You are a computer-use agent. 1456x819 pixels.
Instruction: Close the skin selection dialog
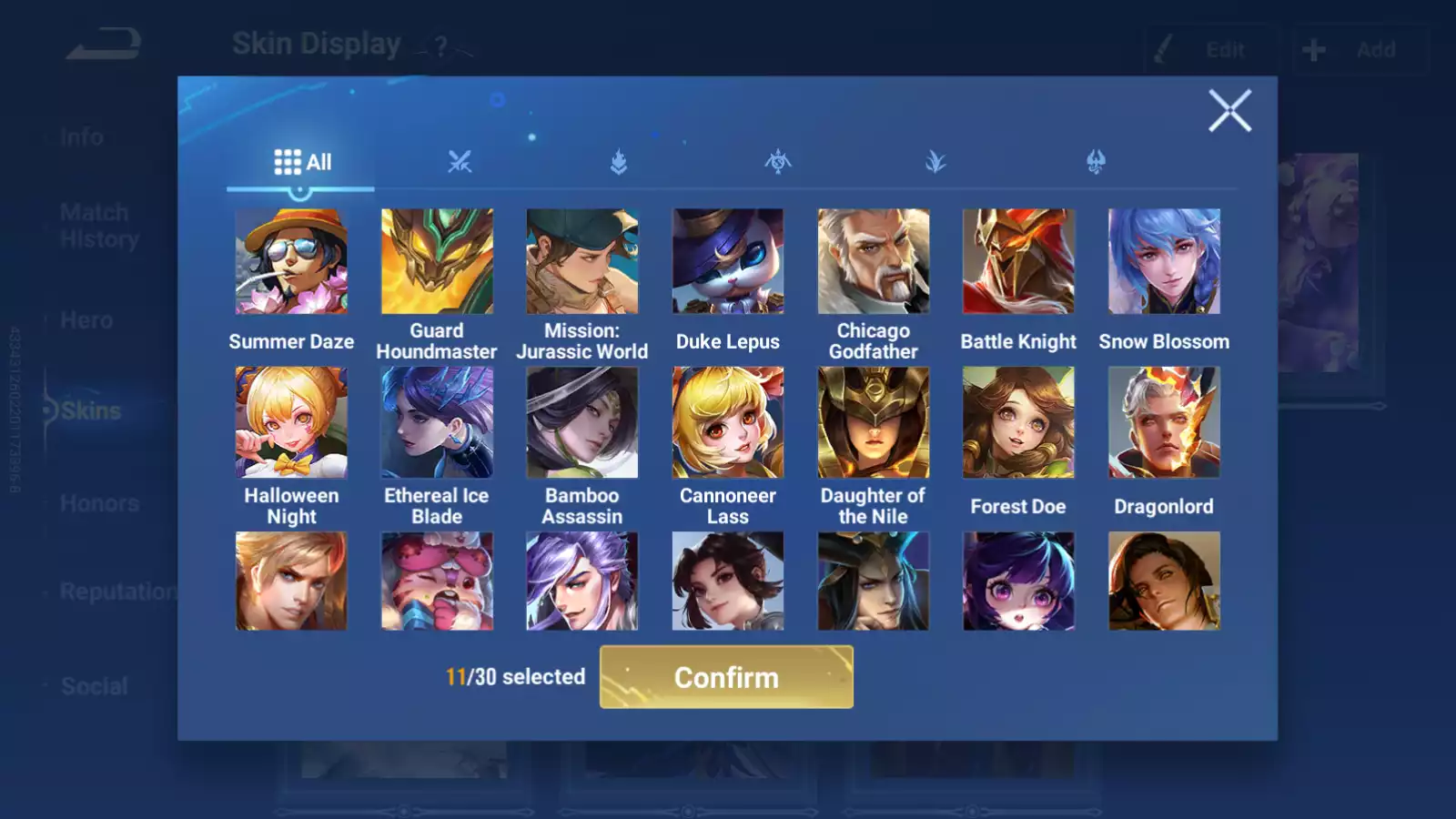(1229, 111)
